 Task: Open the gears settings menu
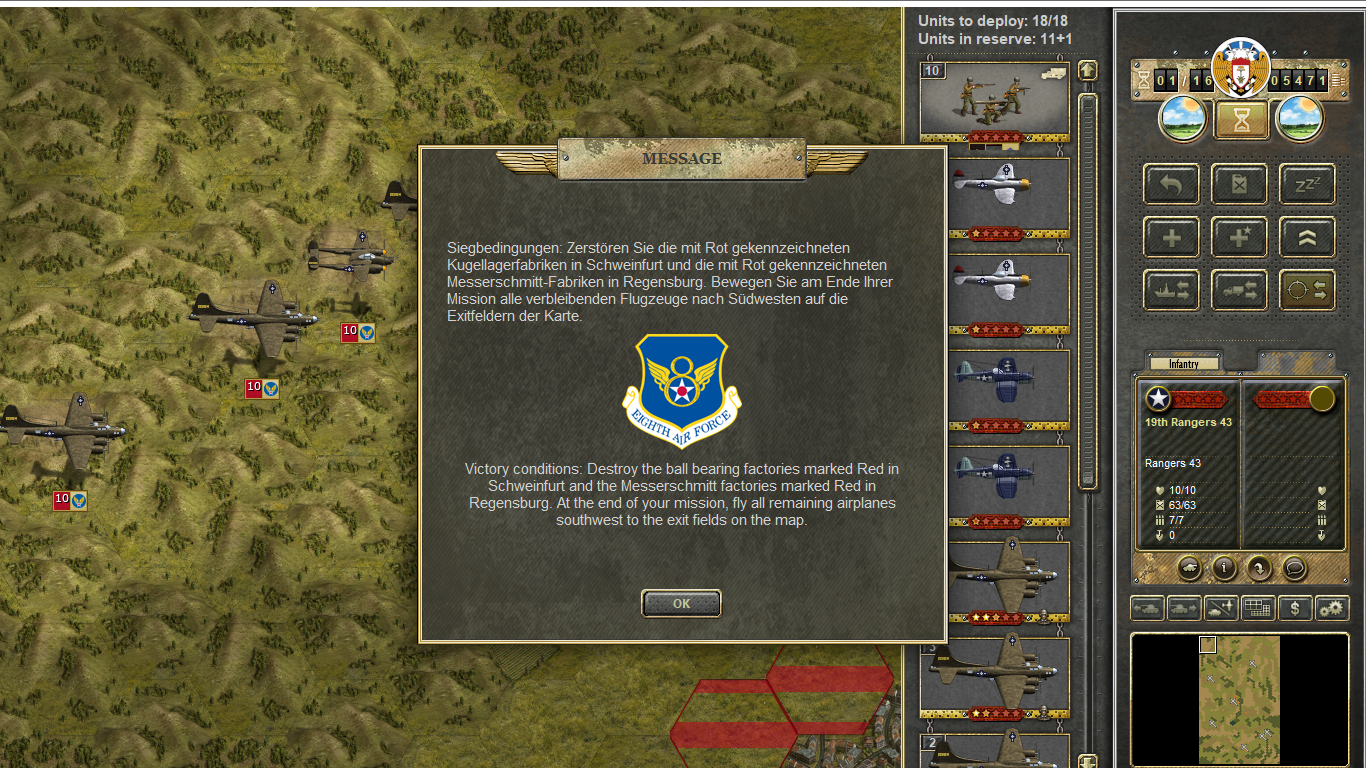pyautogui.click(x=1331, y=608)
